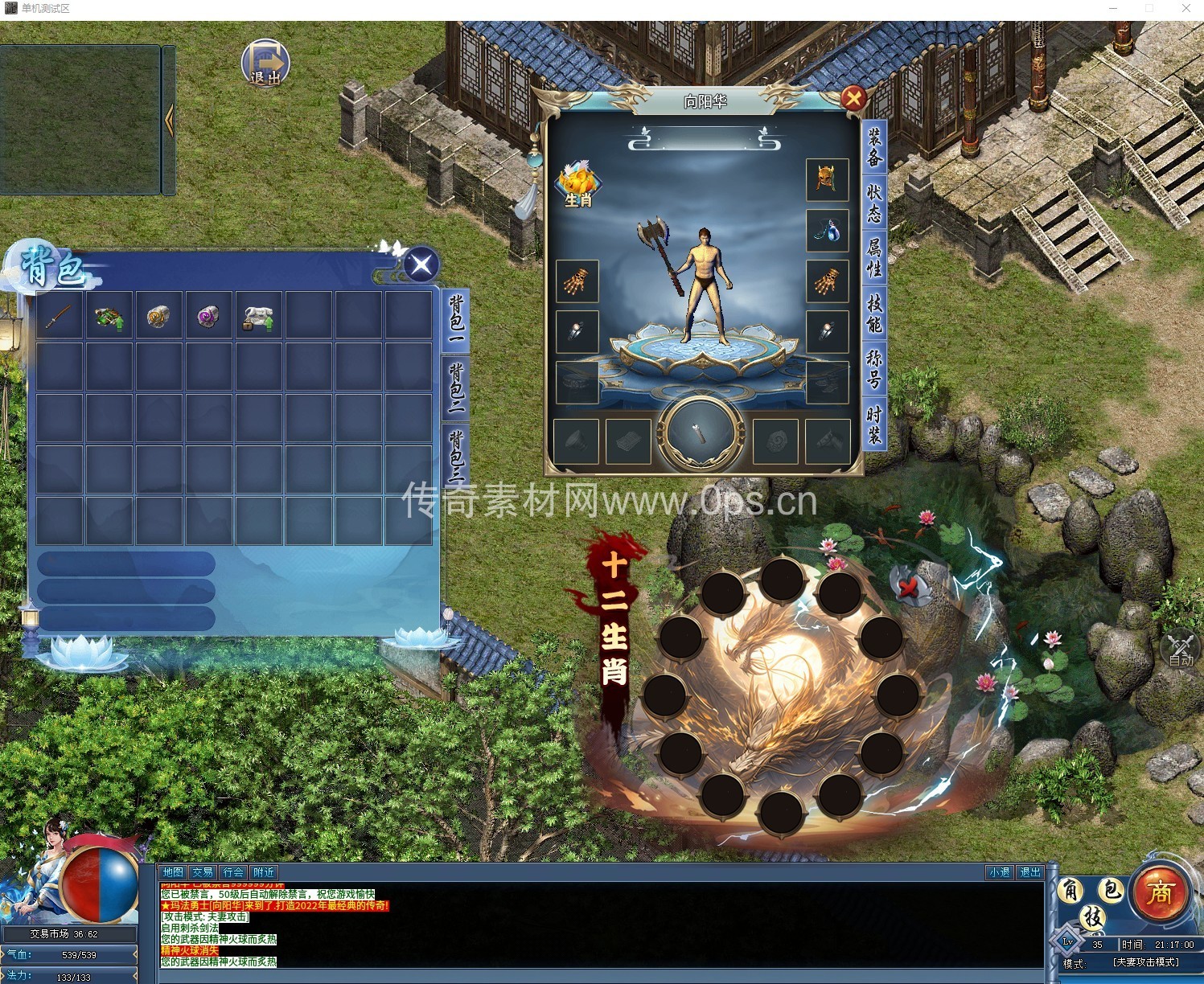Click the 小退 button above chat
This screenshot has height=984, width=1204.
tap(999, 872)
